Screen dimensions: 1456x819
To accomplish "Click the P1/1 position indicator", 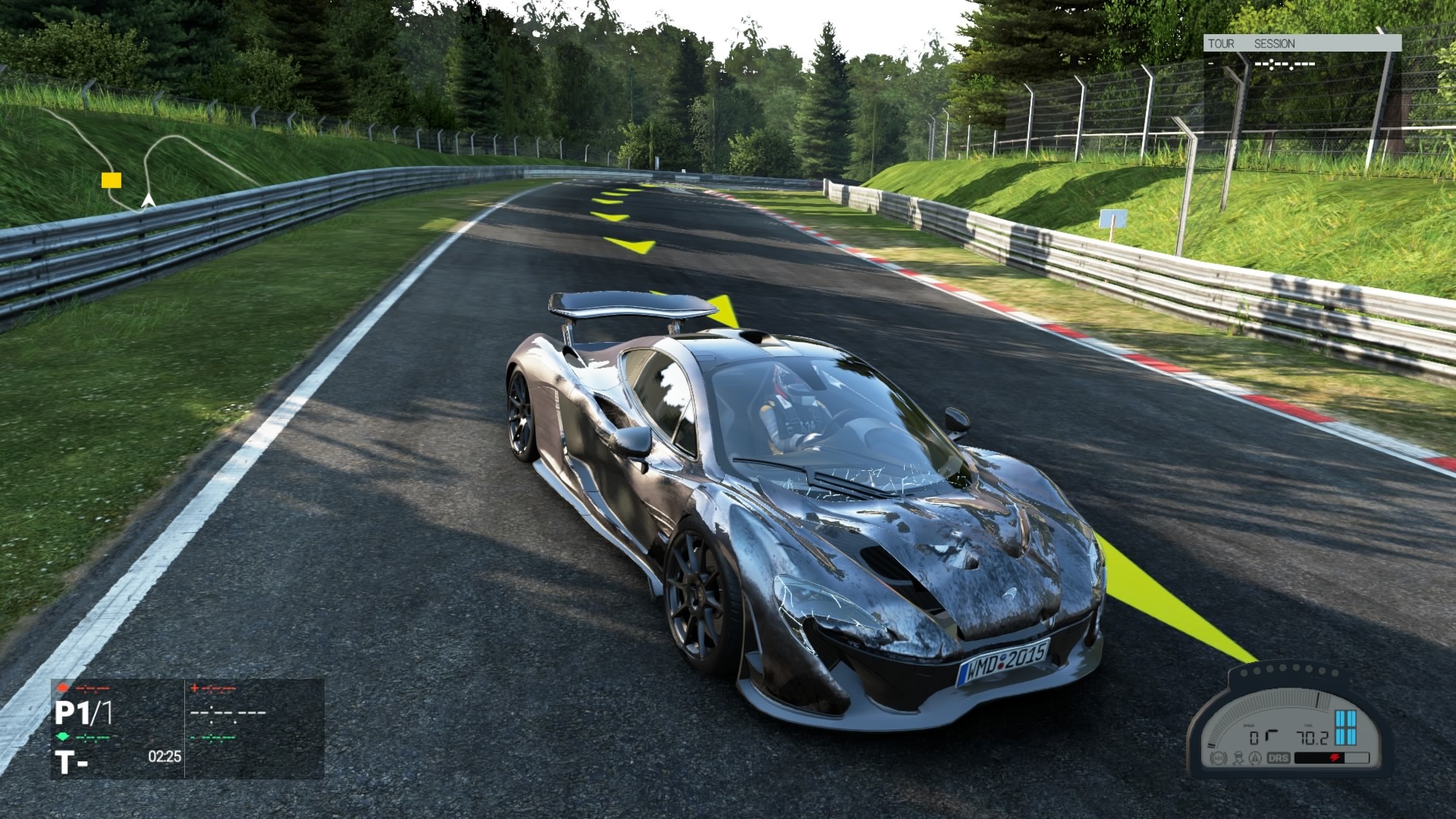I will 83,714.
